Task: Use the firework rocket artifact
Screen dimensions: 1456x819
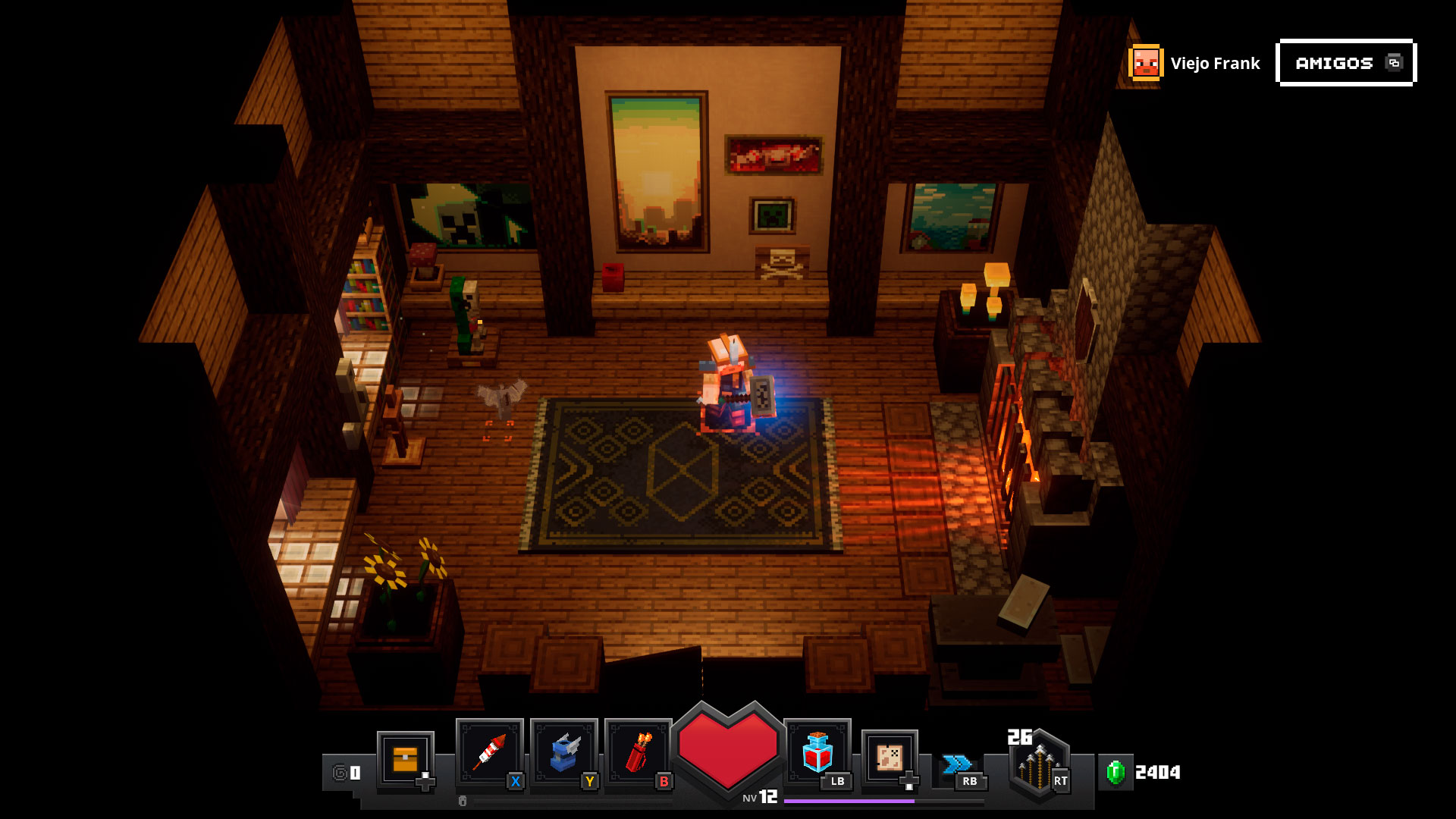Action: [x=489, y=752]
